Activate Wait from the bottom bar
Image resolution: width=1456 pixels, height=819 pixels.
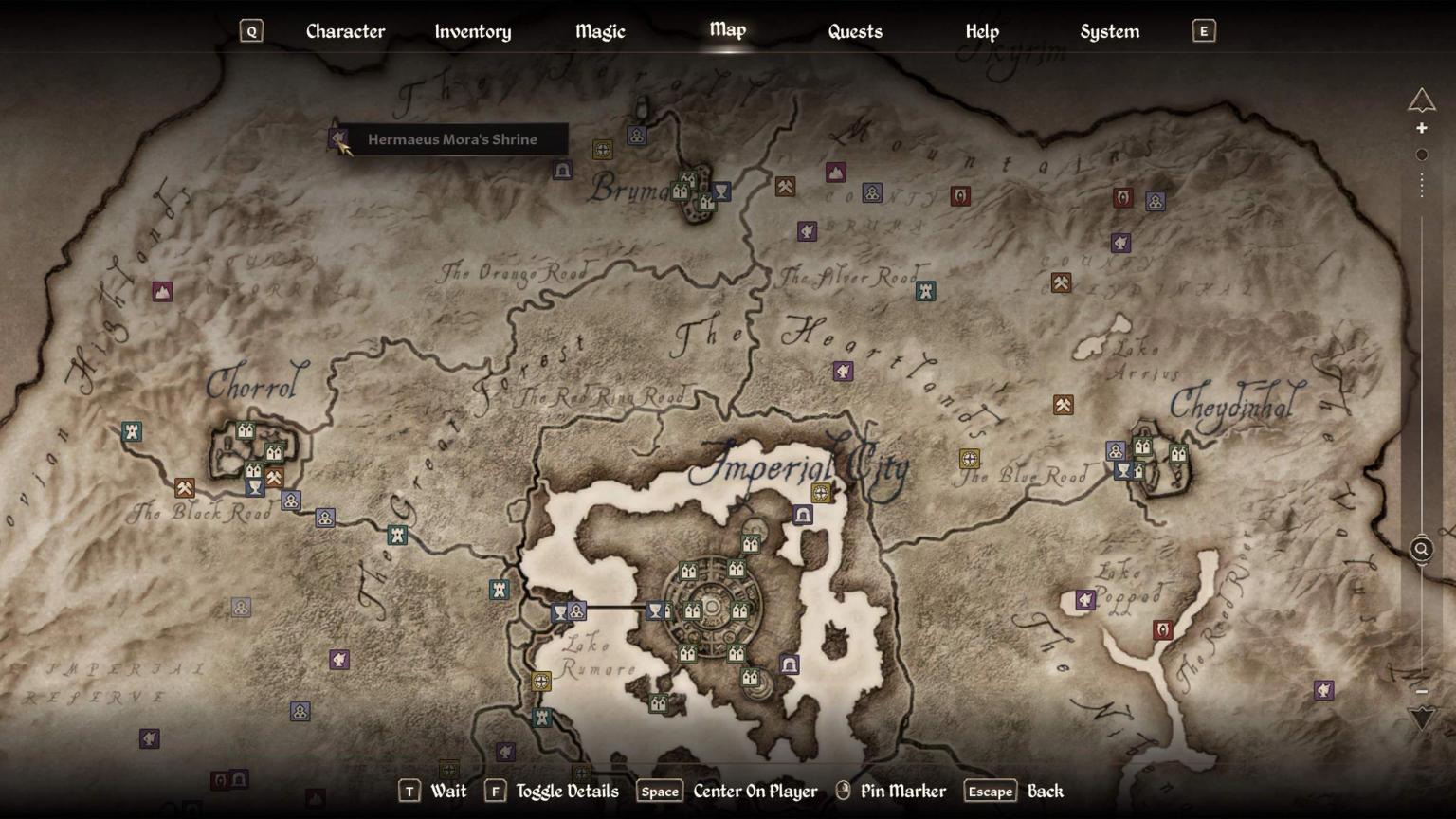point(410,791)
